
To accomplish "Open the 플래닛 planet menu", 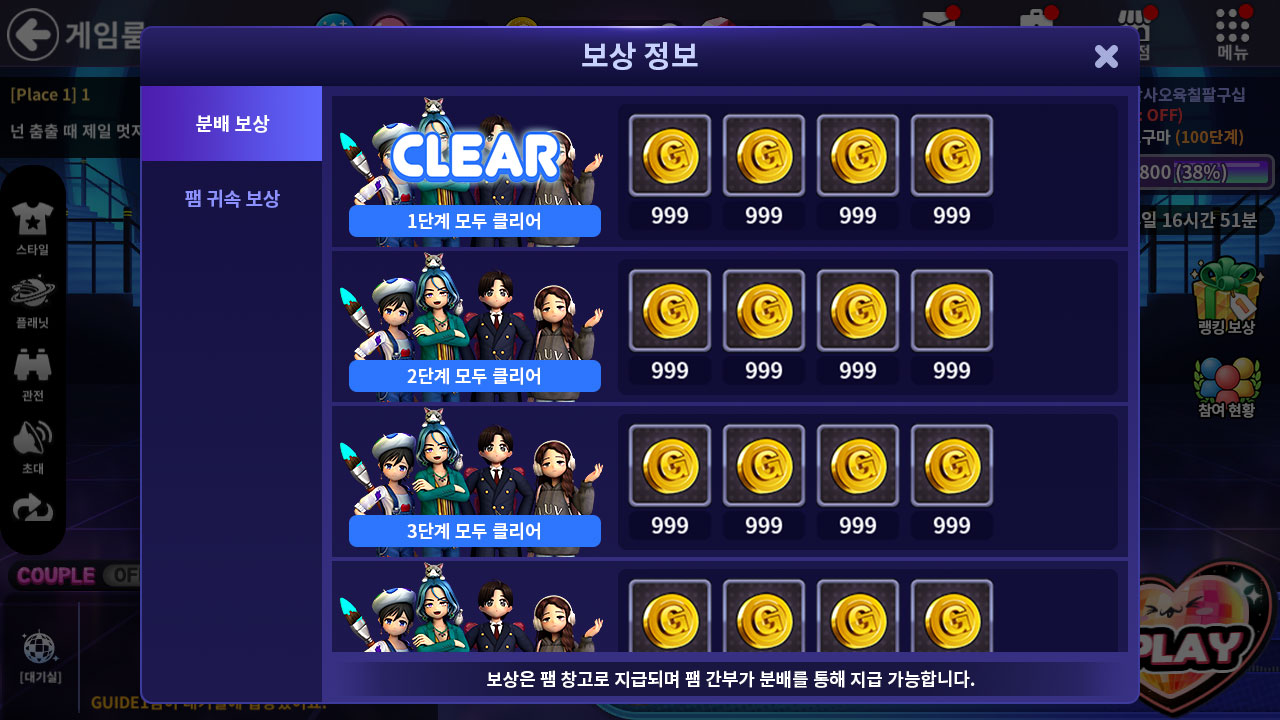I will tap(32, 301).
